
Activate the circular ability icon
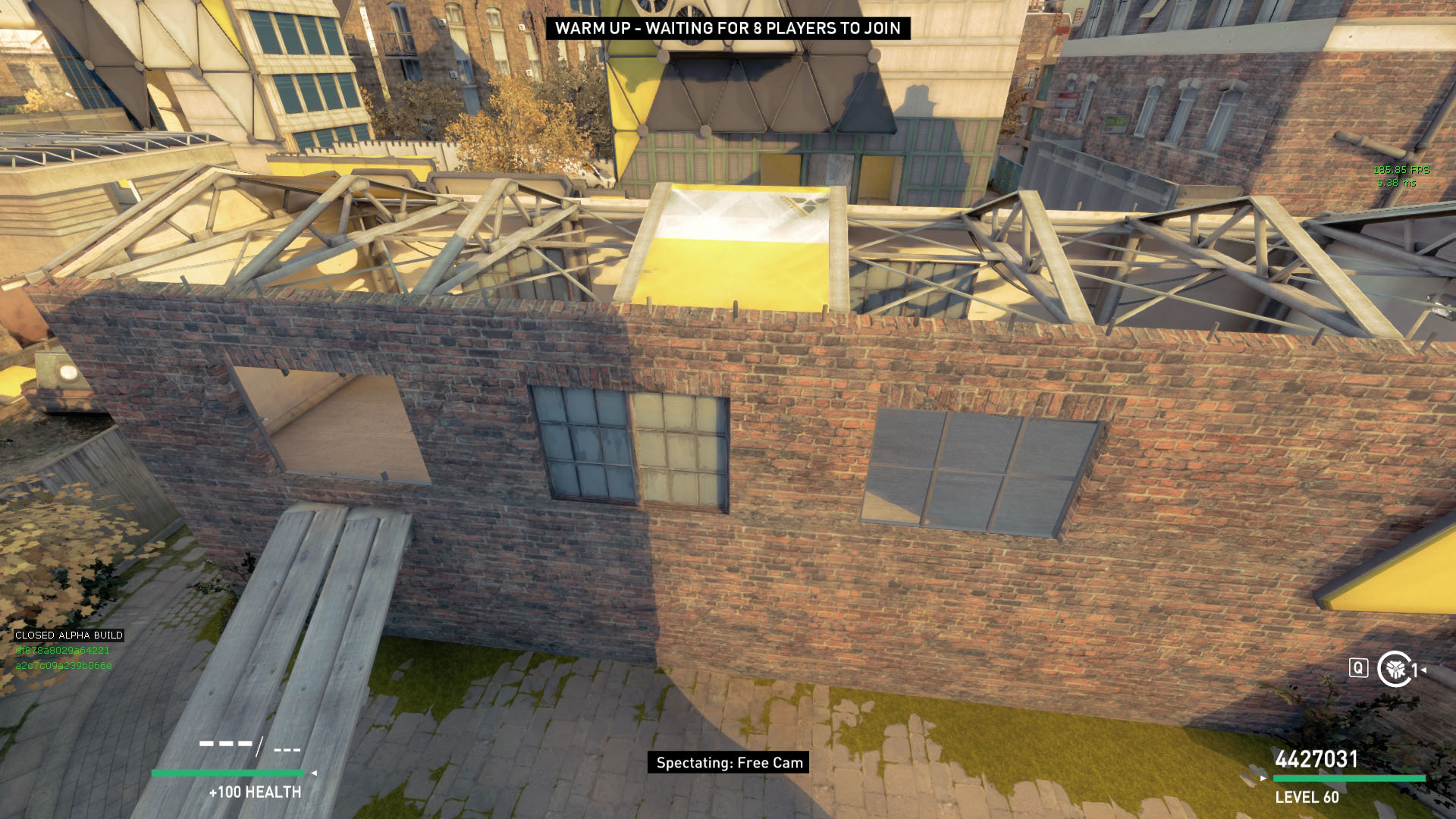click(x=1394, y=669)
